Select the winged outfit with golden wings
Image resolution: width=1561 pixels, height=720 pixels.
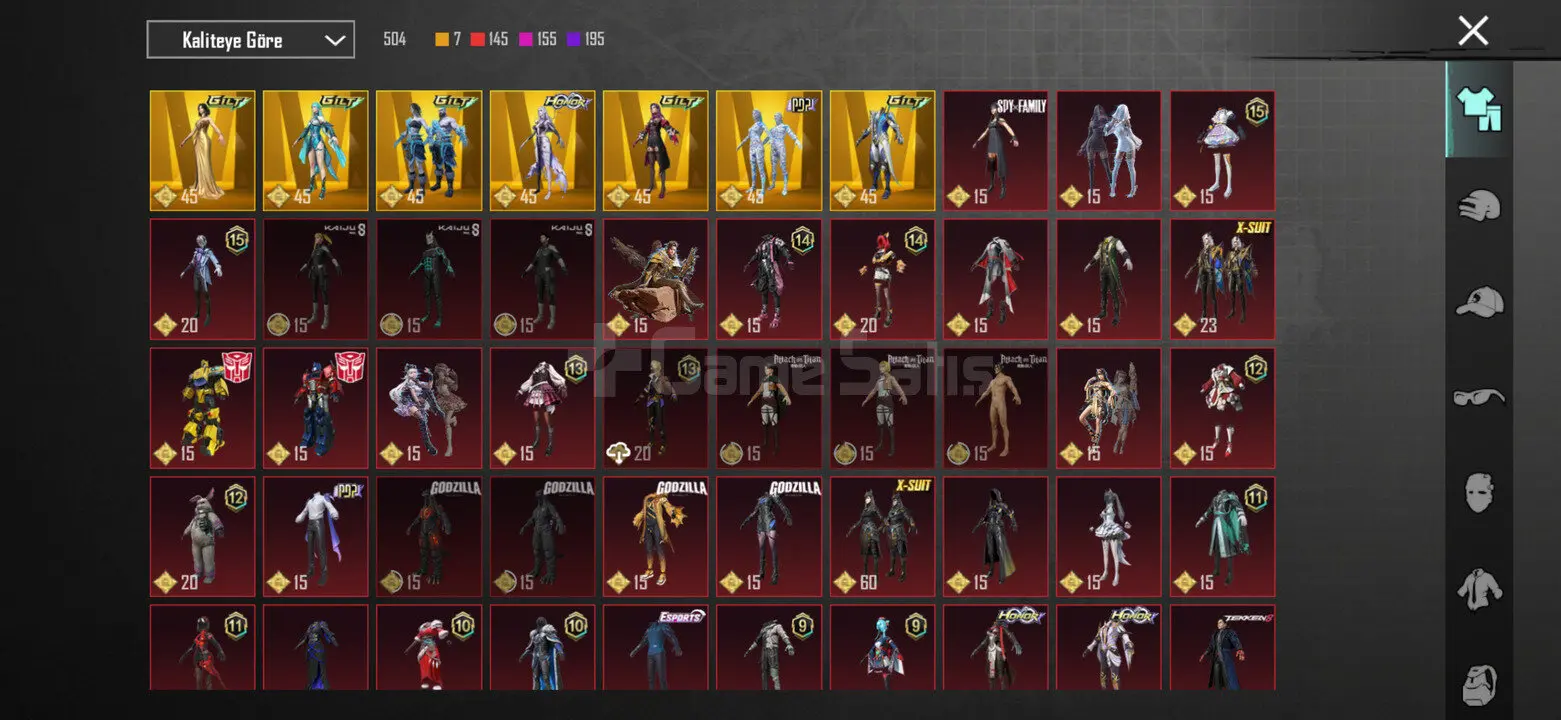point(655,280)
